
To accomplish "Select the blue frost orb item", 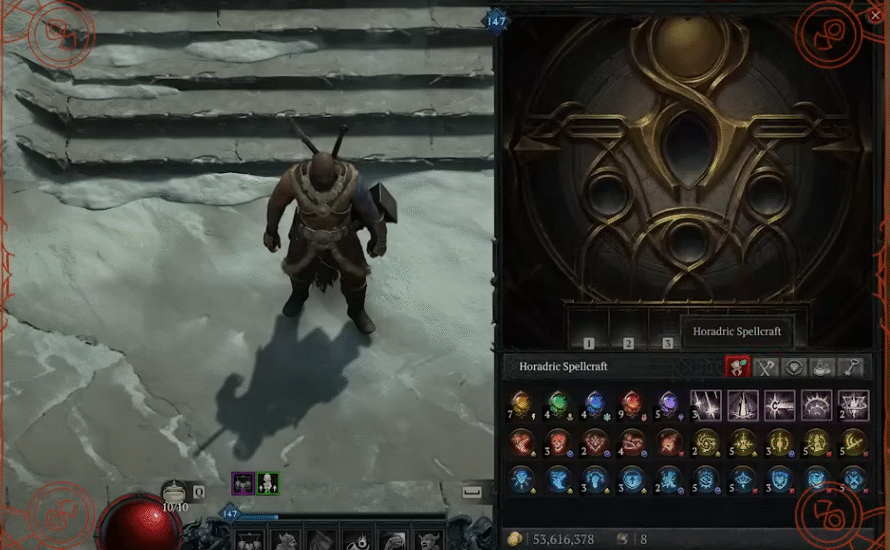I will coord(595,405).
